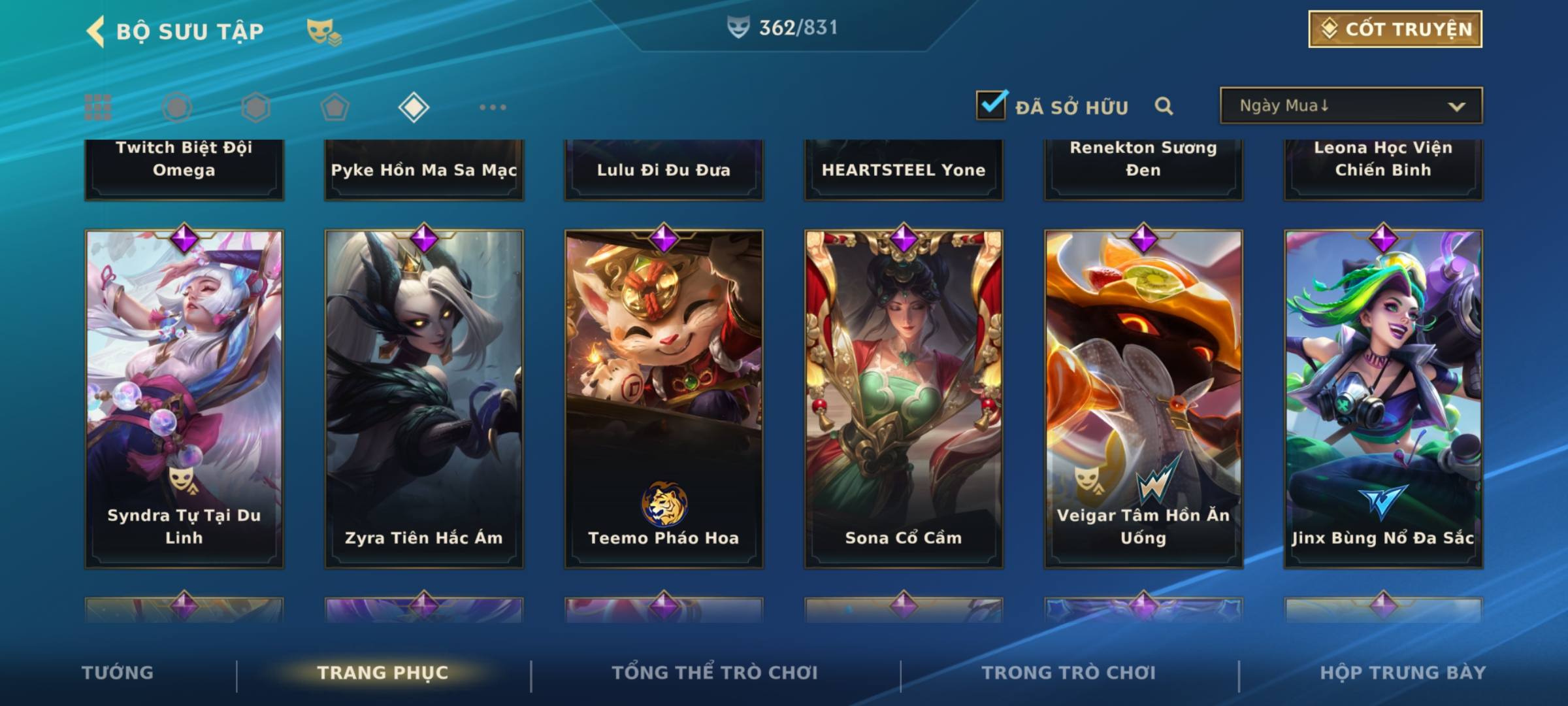
Task: Go to the Hộp Trưng Bày tab
Action: (1403, 673)
